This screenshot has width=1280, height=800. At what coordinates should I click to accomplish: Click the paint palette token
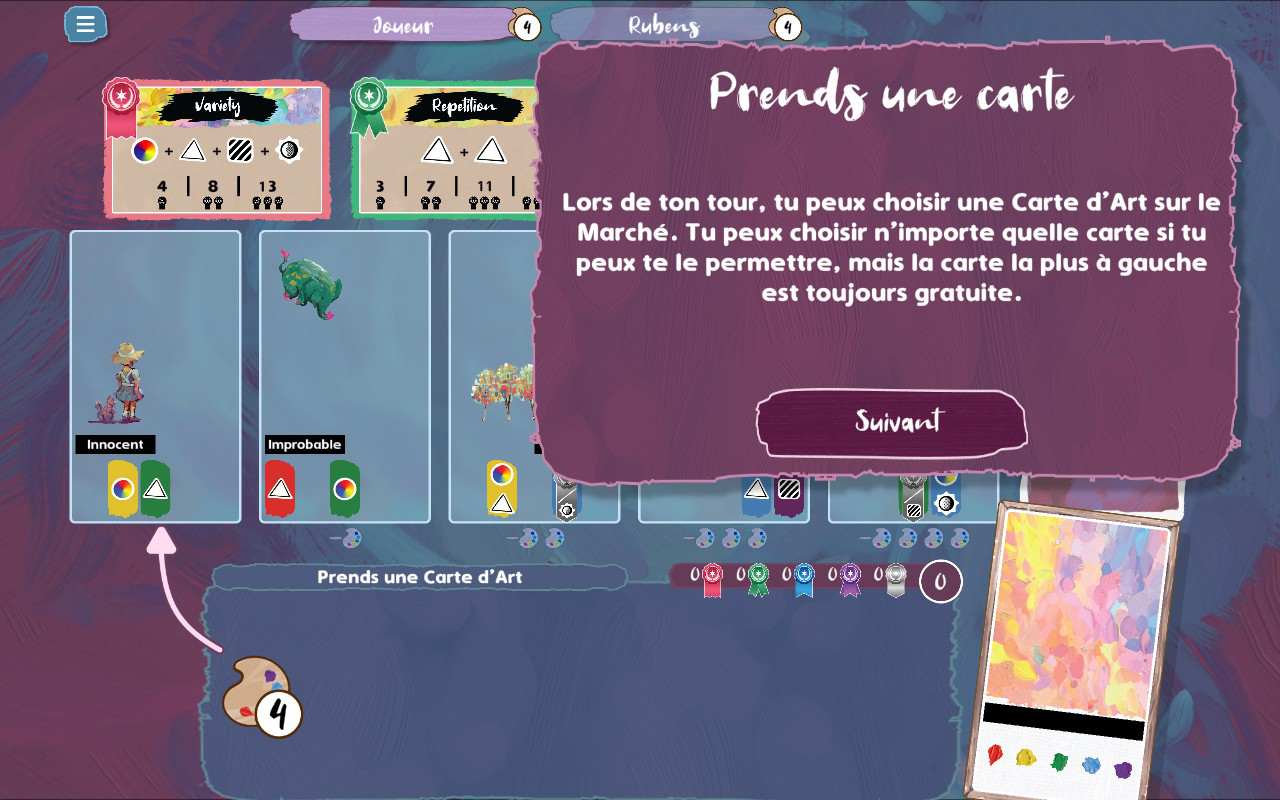tap(257, 691)
